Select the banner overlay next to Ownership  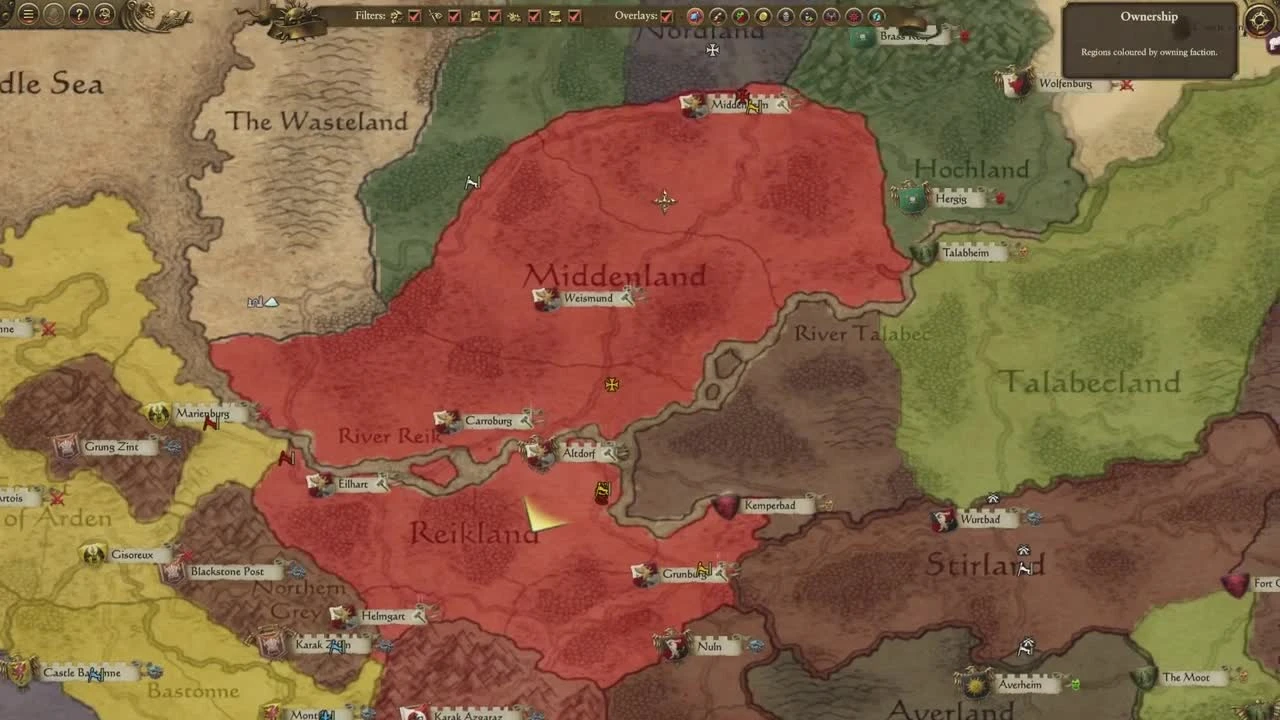click(x=717, y=17)
